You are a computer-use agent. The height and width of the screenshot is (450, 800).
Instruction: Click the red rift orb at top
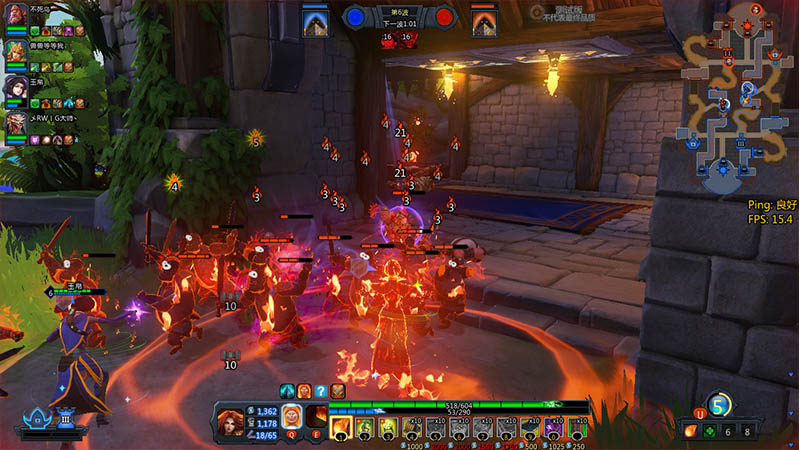pyautogui.click(x=445, y=17)
